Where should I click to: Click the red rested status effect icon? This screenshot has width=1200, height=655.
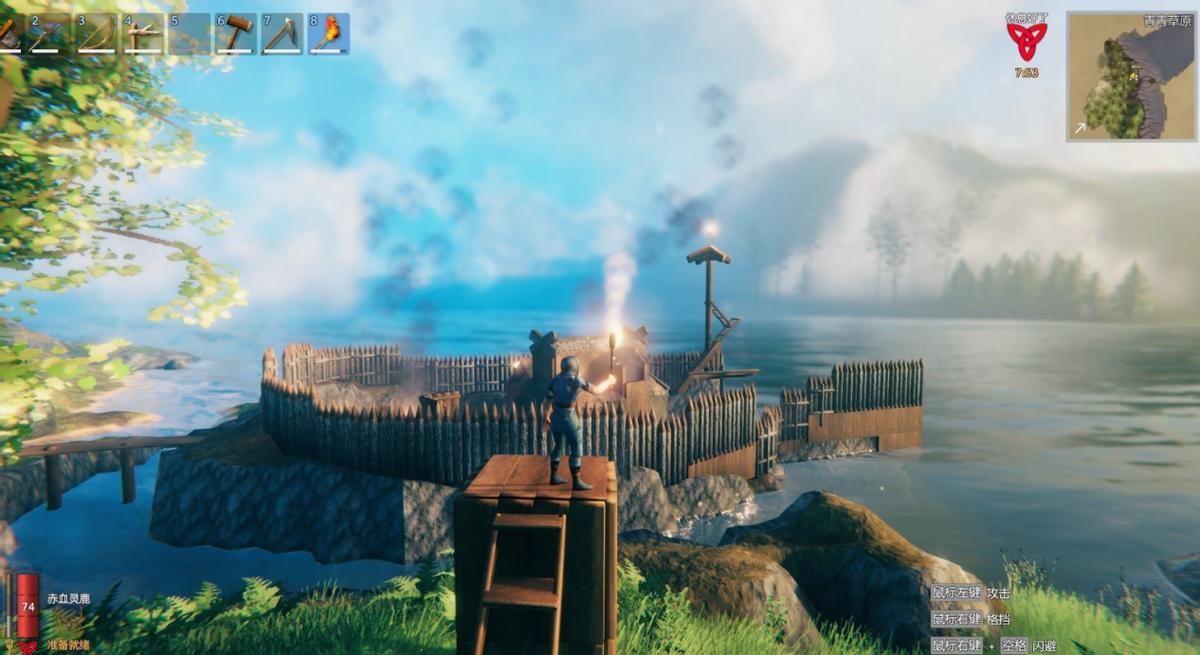[x=1026, y=42]
